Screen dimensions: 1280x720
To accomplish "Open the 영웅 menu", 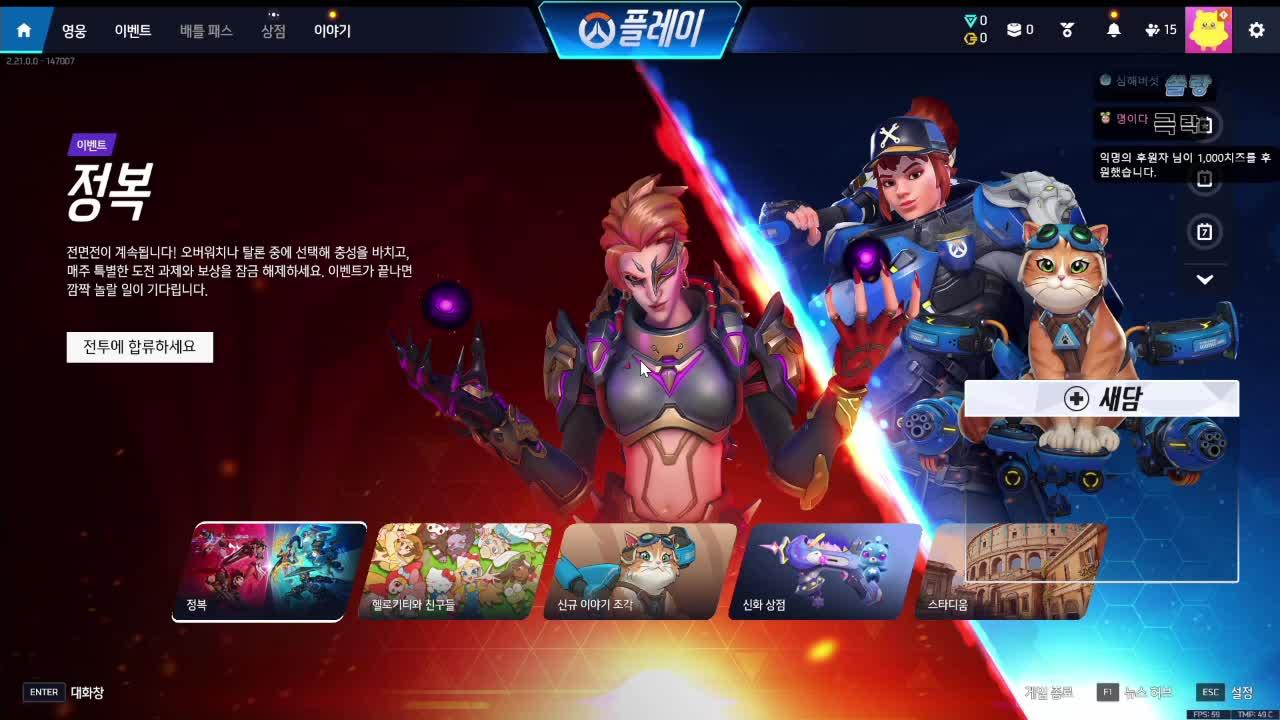I will [76, 30].
